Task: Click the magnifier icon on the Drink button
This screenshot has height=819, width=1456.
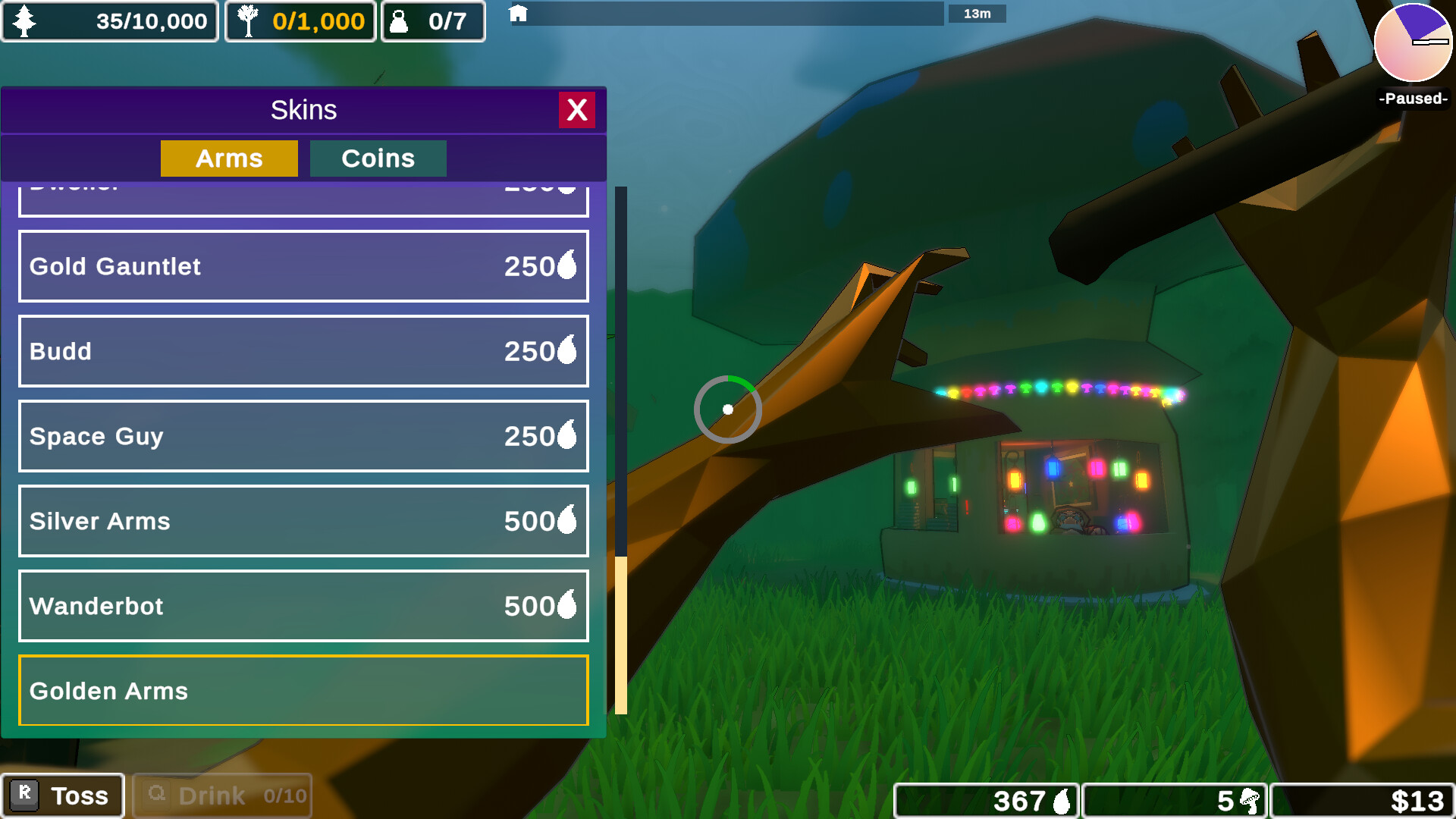Action: tap(157, 795)
